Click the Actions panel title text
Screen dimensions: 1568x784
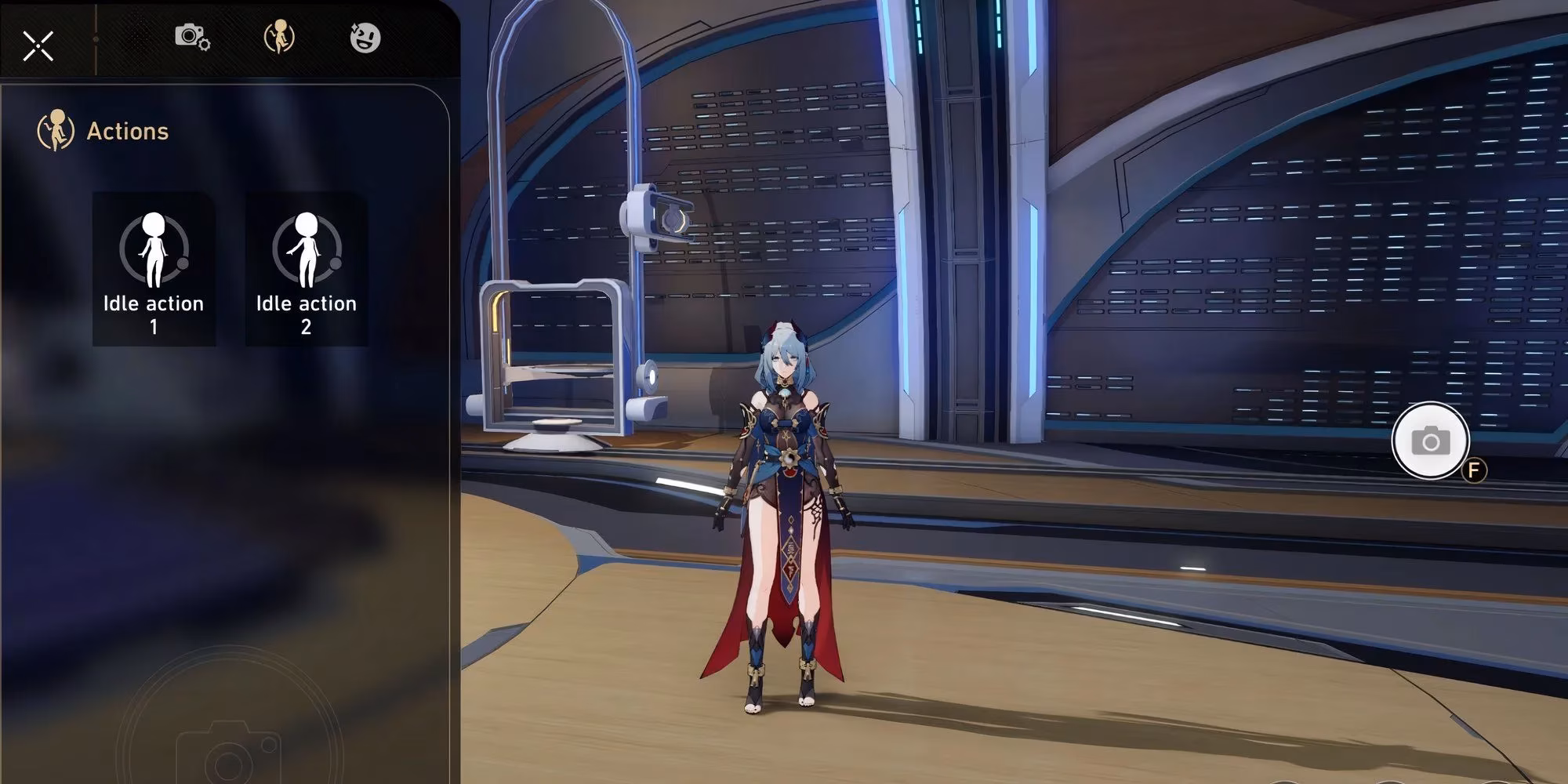pos(128,130)
